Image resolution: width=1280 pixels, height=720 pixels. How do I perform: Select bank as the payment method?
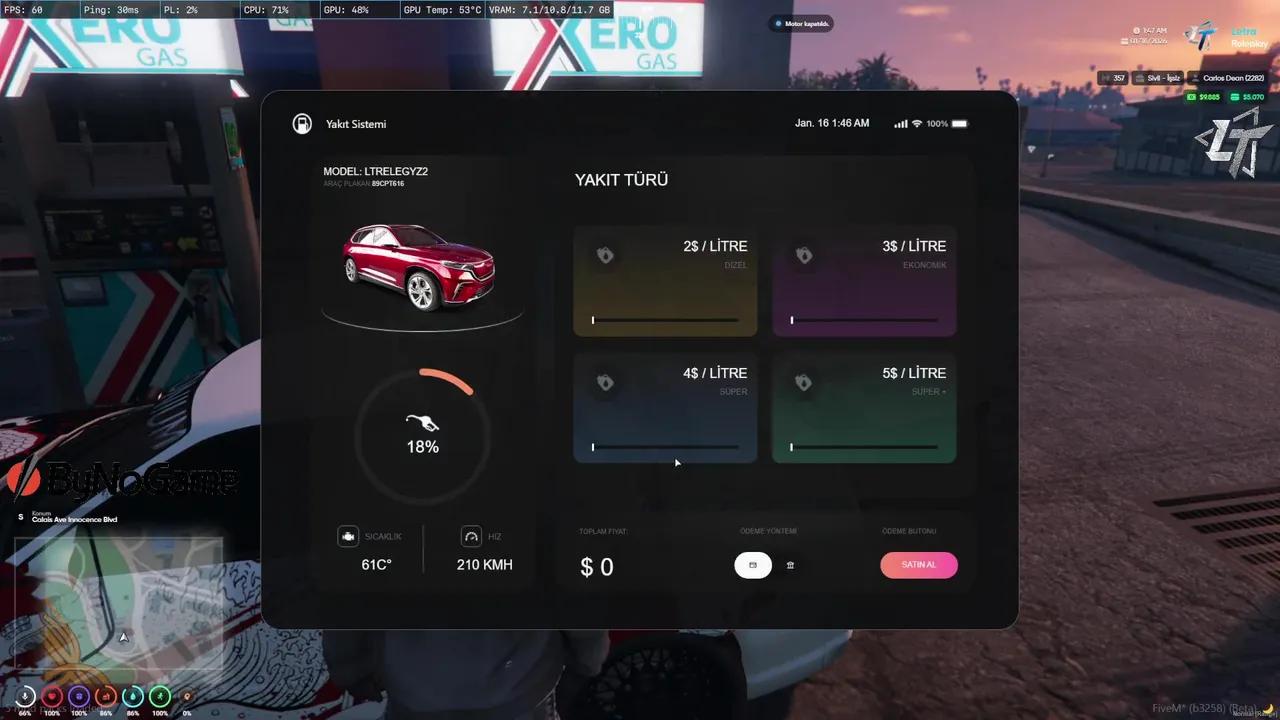(790, 565)
